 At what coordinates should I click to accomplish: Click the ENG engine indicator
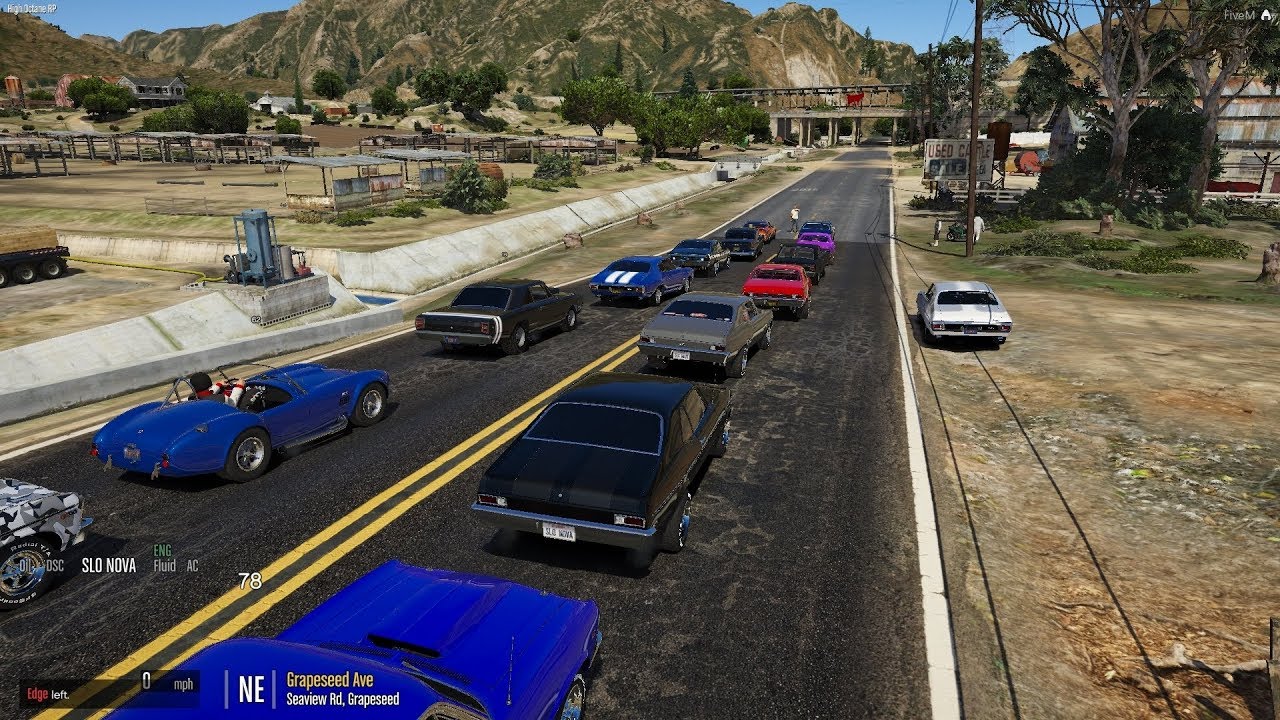coord(162,550)
